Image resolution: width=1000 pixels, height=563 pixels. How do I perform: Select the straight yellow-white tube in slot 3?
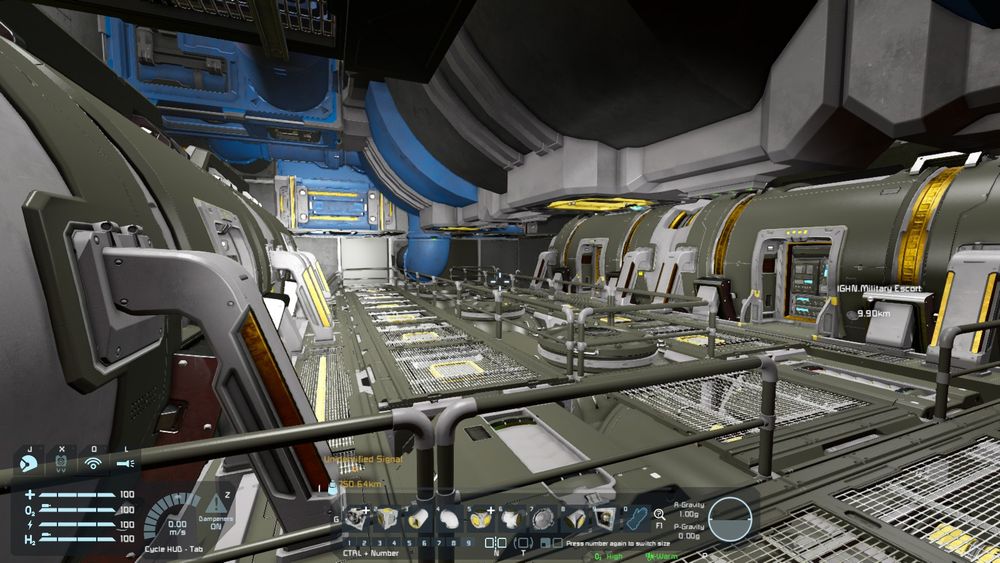coord(419,518)
